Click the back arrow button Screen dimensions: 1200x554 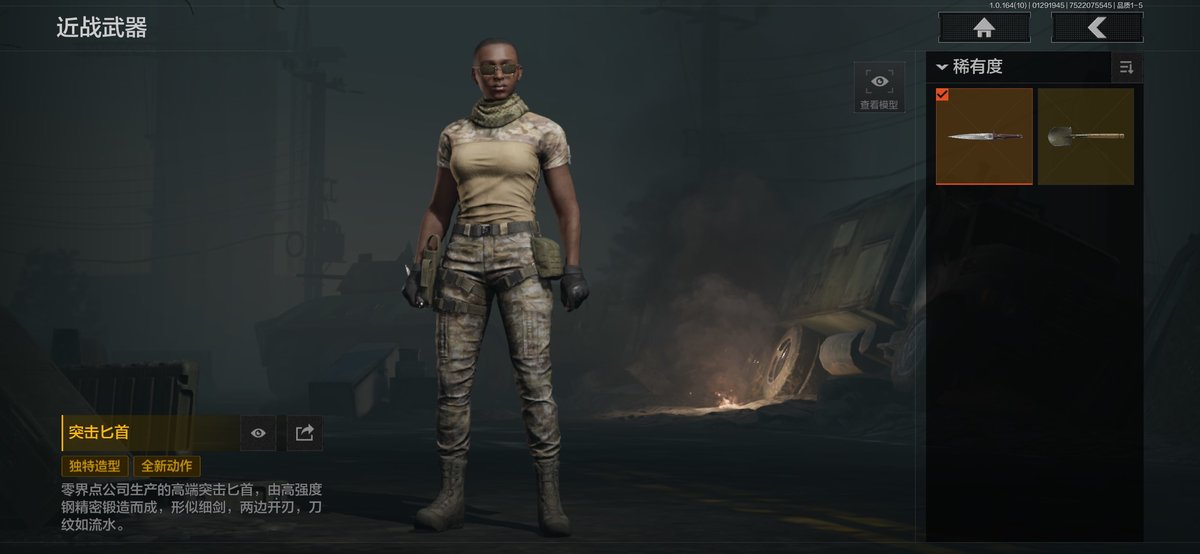[1097, 28]
